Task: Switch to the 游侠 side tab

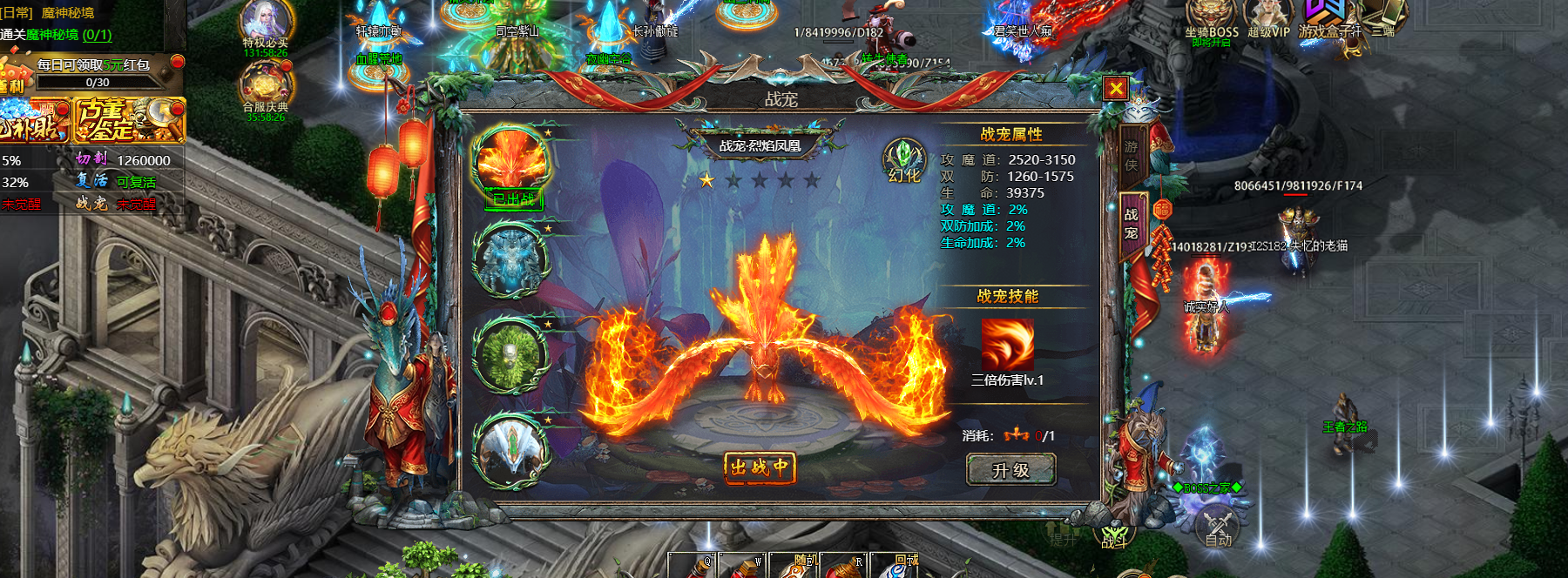Action: point(1131,156)
